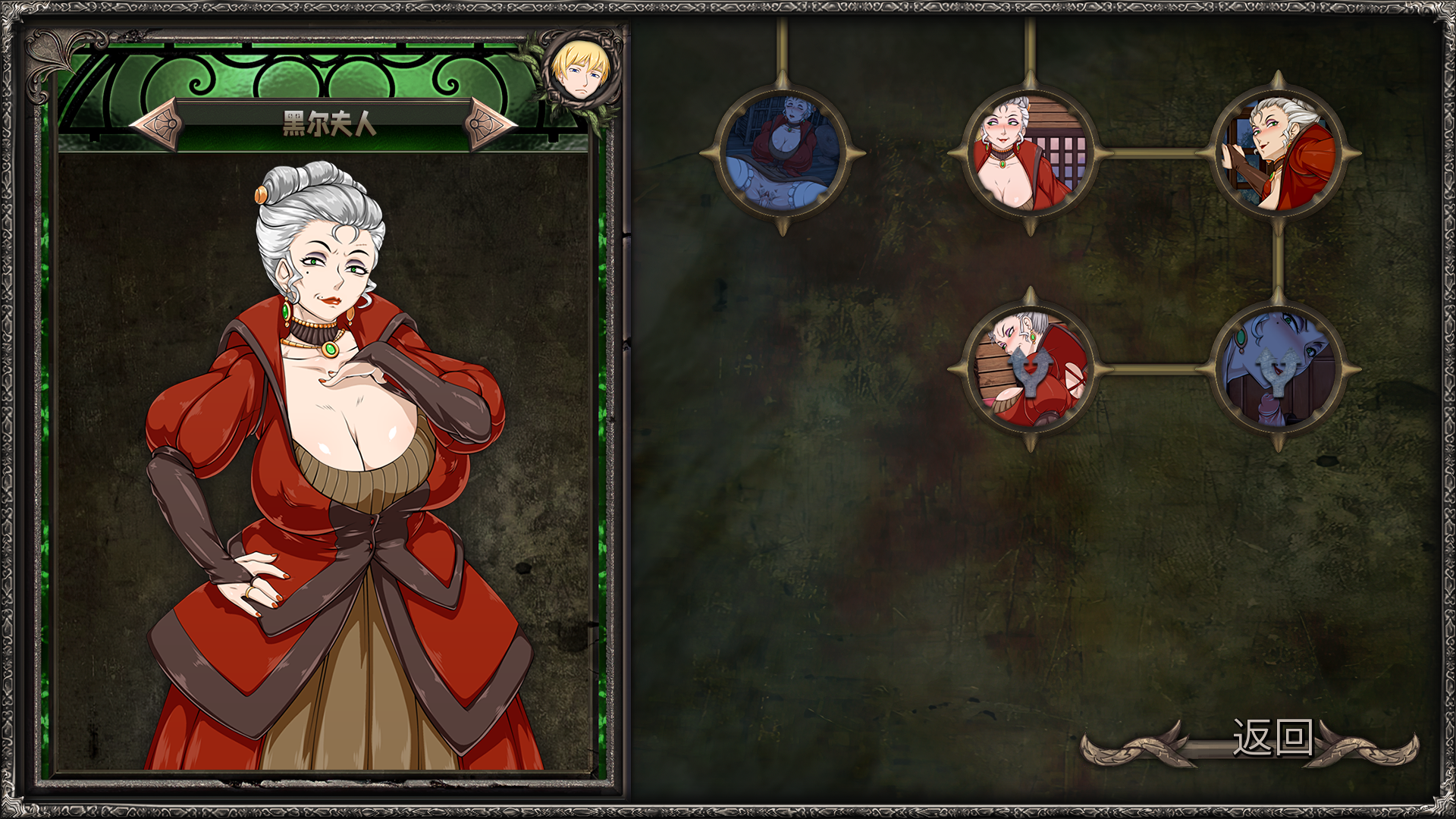Open the blushing close-up scene thumbnail
This screenshot has height=819, width=1456.
(x=1030, y=154)
